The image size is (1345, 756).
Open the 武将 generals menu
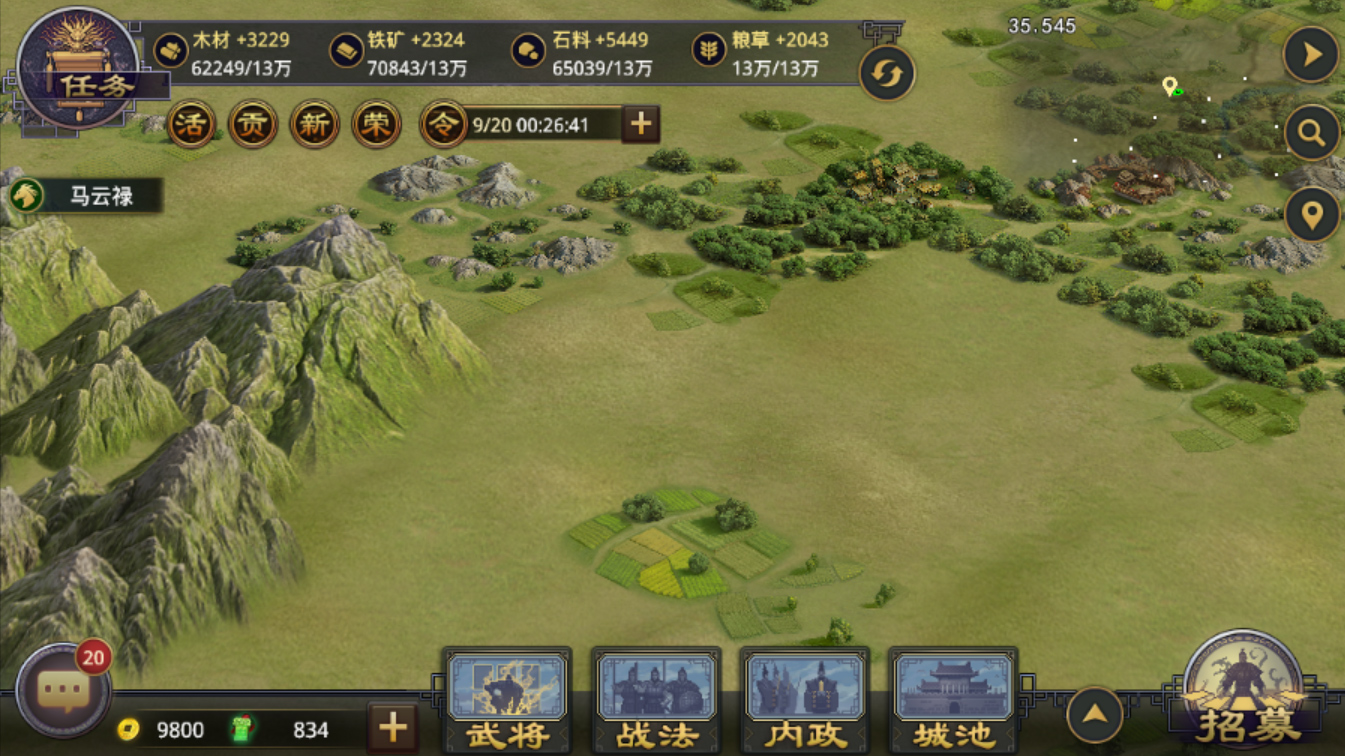[x=507, y=700]
